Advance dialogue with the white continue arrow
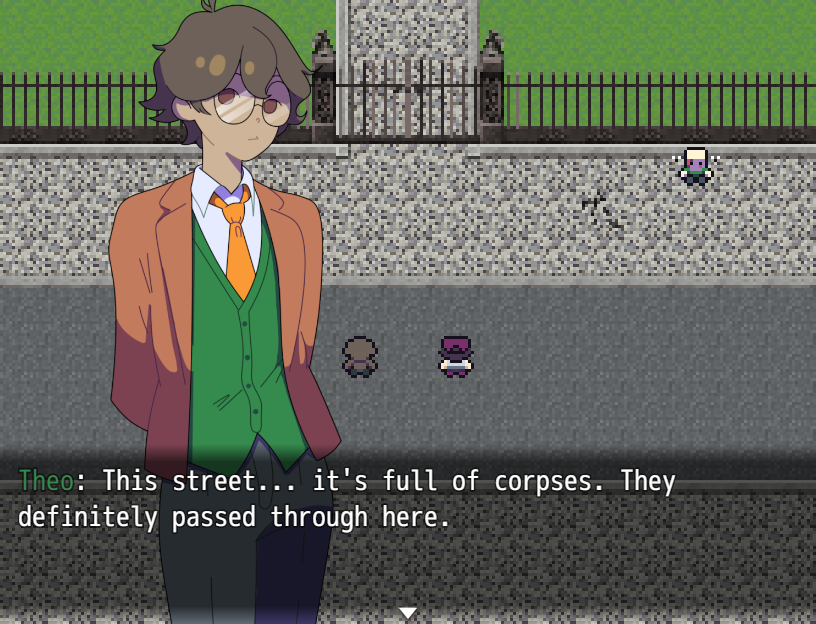The height and width of the screenshot is (624, 816). pos(407,612)
